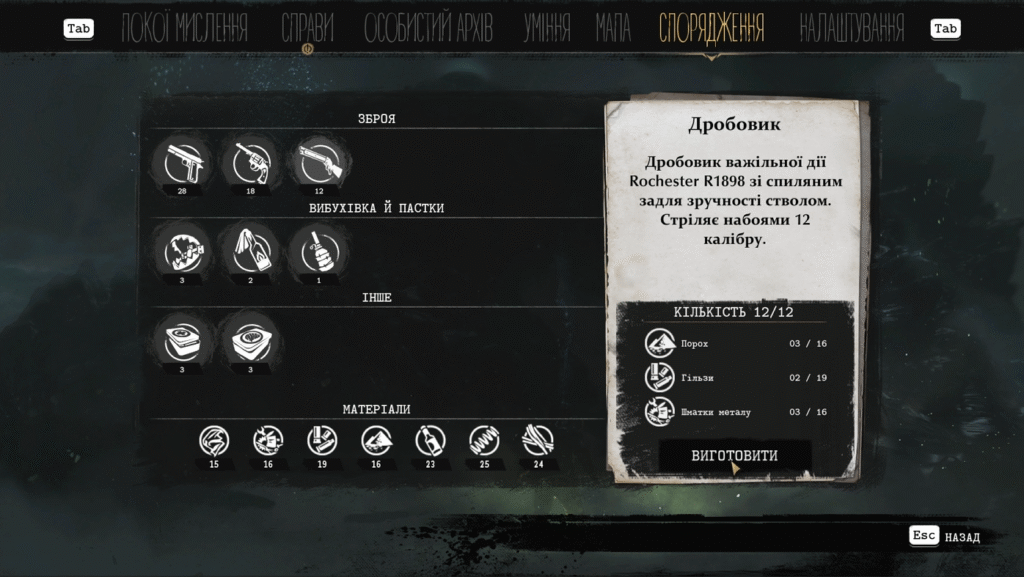Choose the revolver weapon slot
Screen dimensions: 1024x577
[250, 162]
